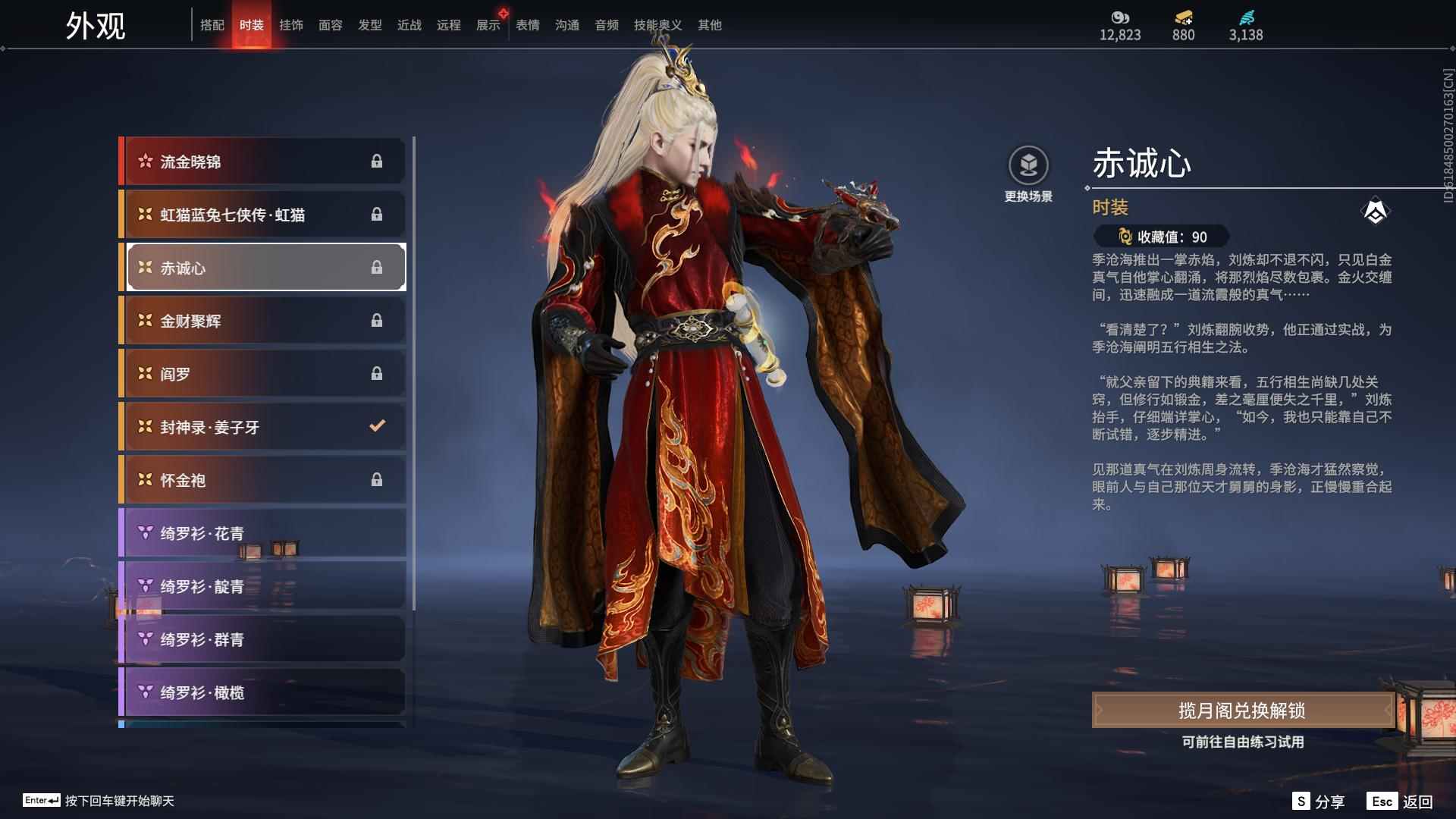Open the 其他 category option

[708, 24]
